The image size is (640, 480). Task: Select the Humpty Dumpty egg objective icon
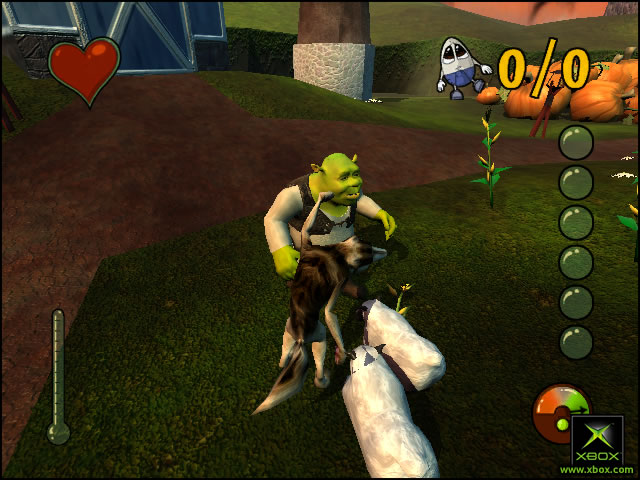463,67
